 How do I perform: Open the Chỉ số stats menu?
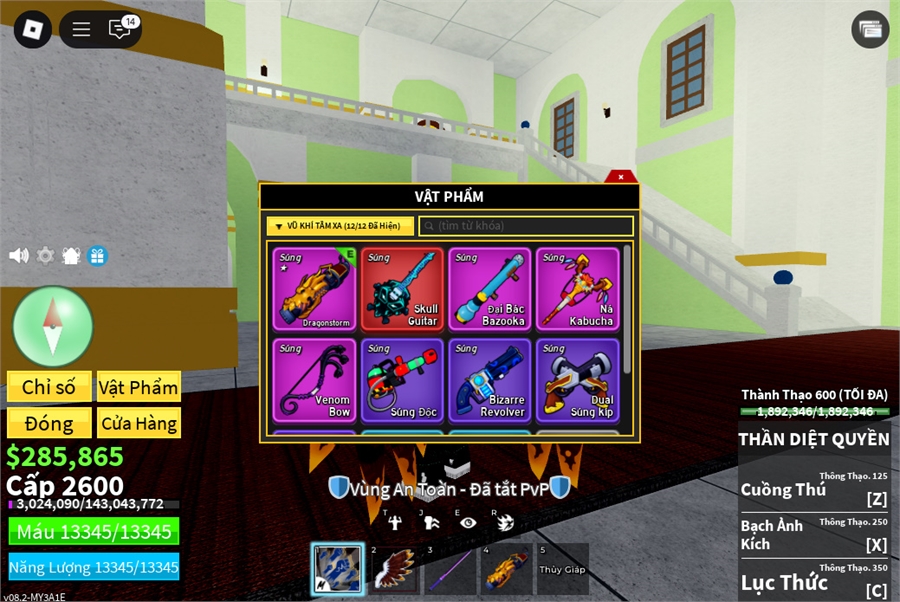[x=49, y=387]
